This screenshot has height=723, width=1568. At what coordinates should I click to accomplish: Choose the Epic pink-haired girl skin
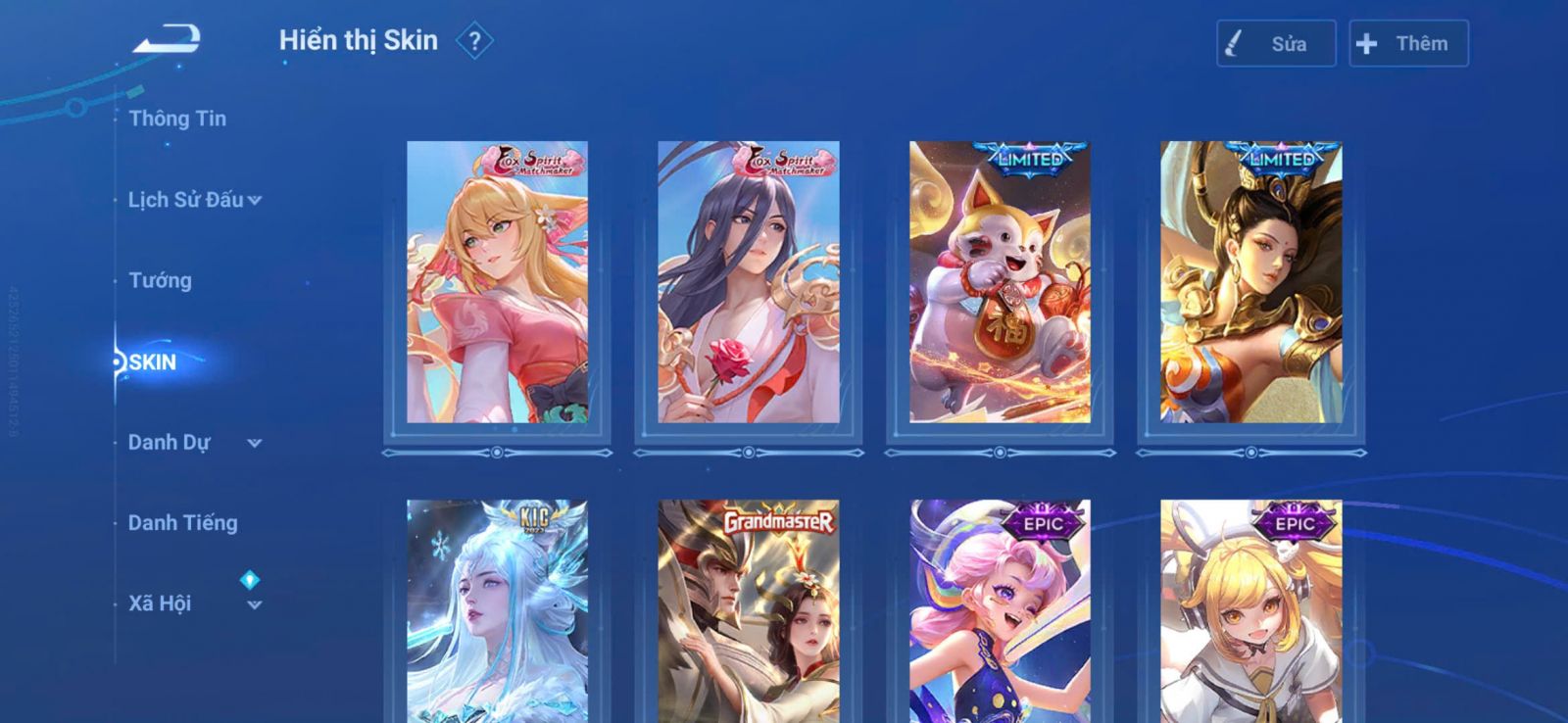(x=1000, y=612)
